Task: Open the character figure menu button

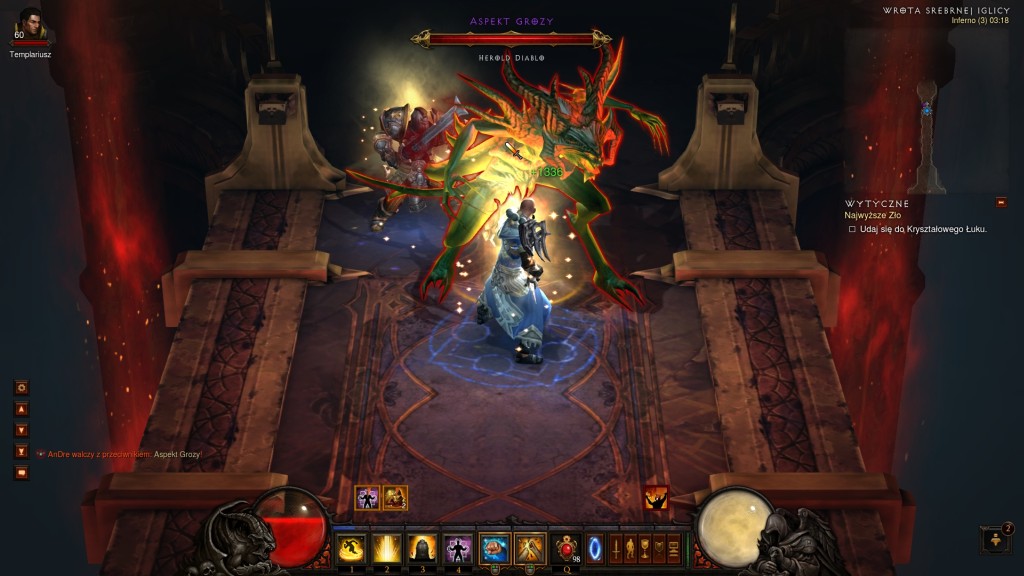Action: pos(630,548)
